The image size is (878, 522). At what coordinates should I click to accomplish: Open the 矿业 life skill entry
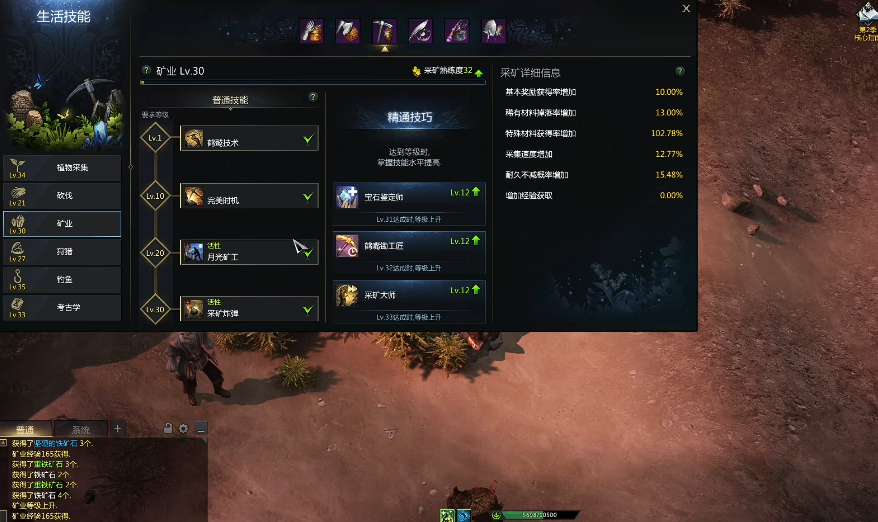[x=63, y=224]
